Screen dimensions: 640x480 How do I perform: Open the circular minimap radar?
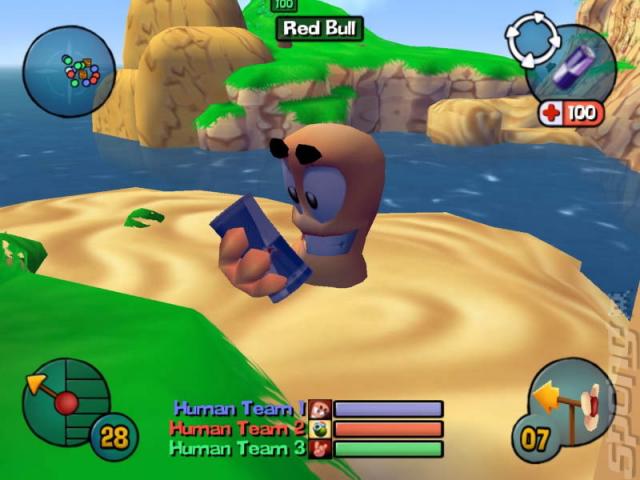pos(68,71)
